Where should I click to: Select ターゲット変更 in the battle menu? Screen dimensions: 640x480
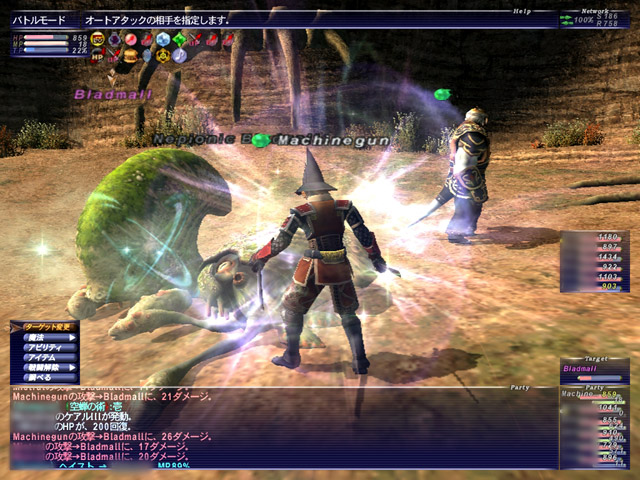click(46, 326)
